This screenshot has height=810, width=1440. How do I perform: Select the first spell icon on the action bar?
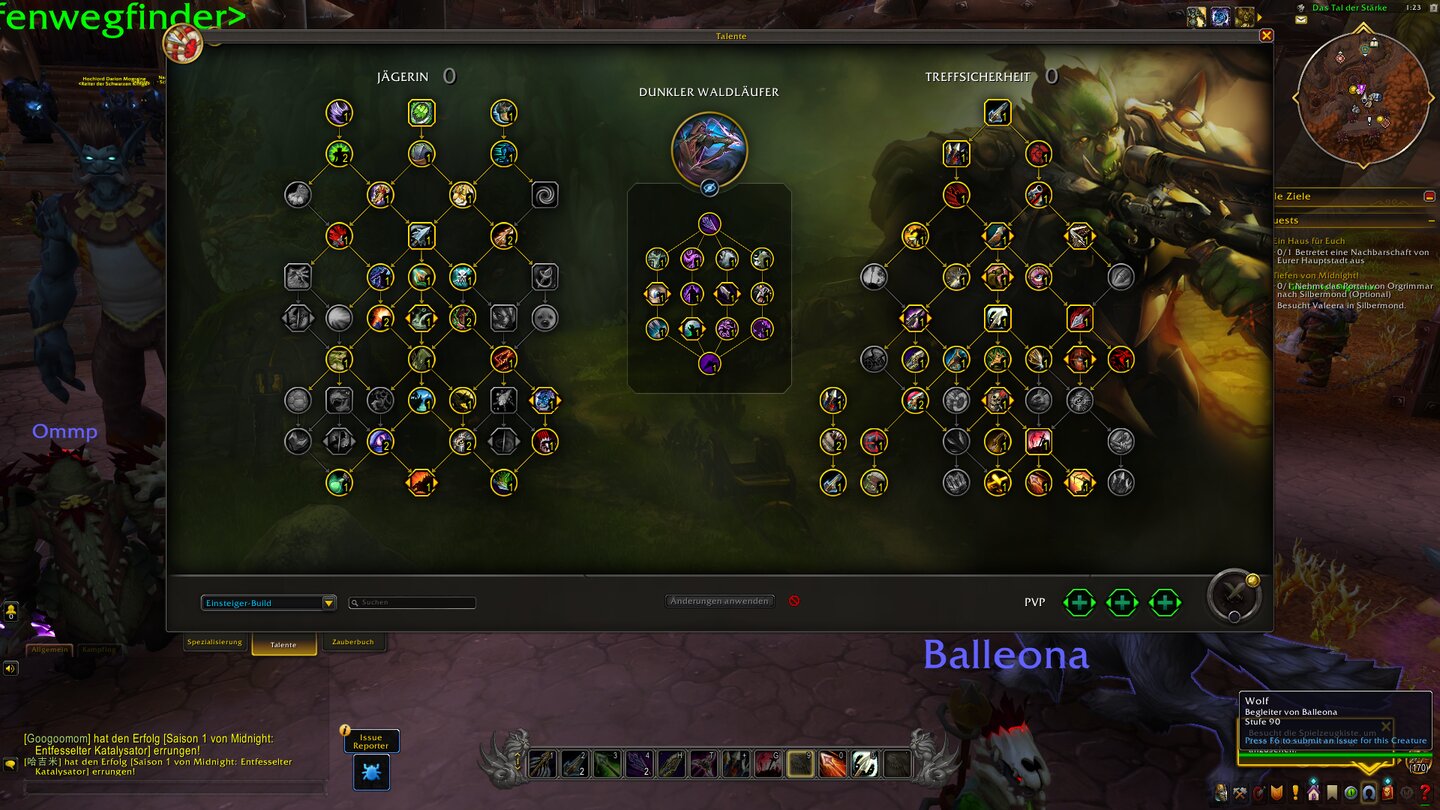(542, 763)
